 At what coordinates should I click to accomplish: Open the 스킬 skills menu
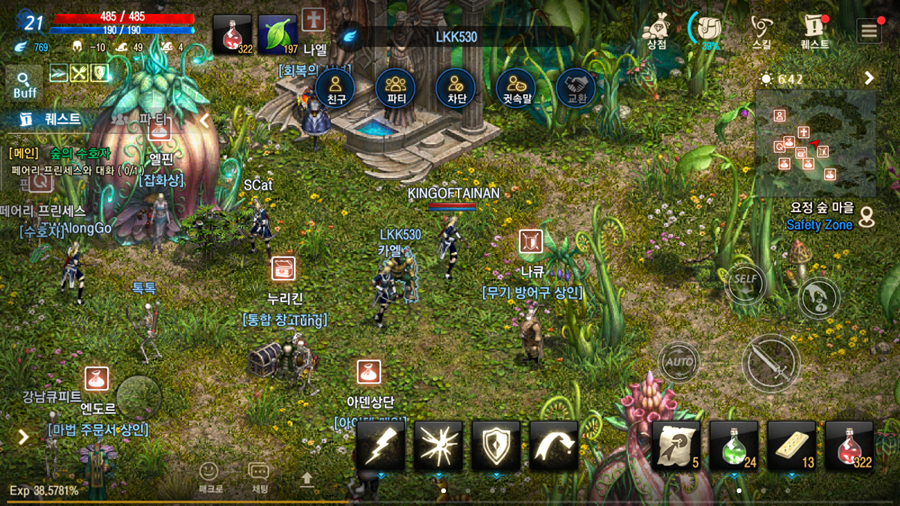click(761, 31)
